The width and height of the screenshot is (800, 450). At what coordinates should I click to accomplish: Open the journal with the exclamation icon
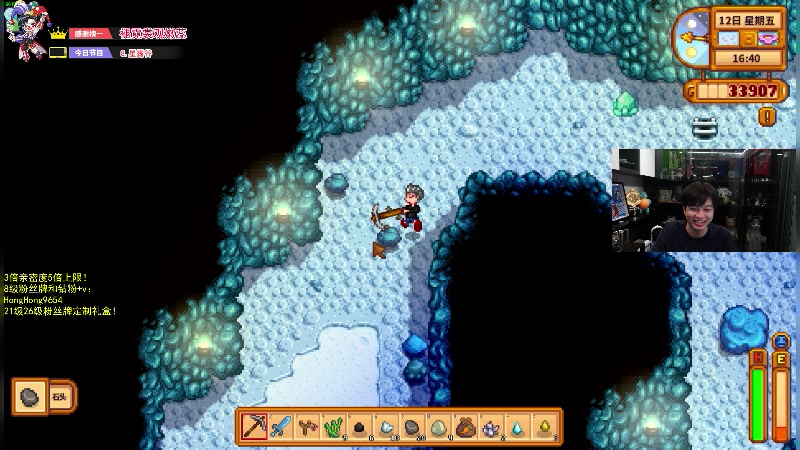coord(767,116)
